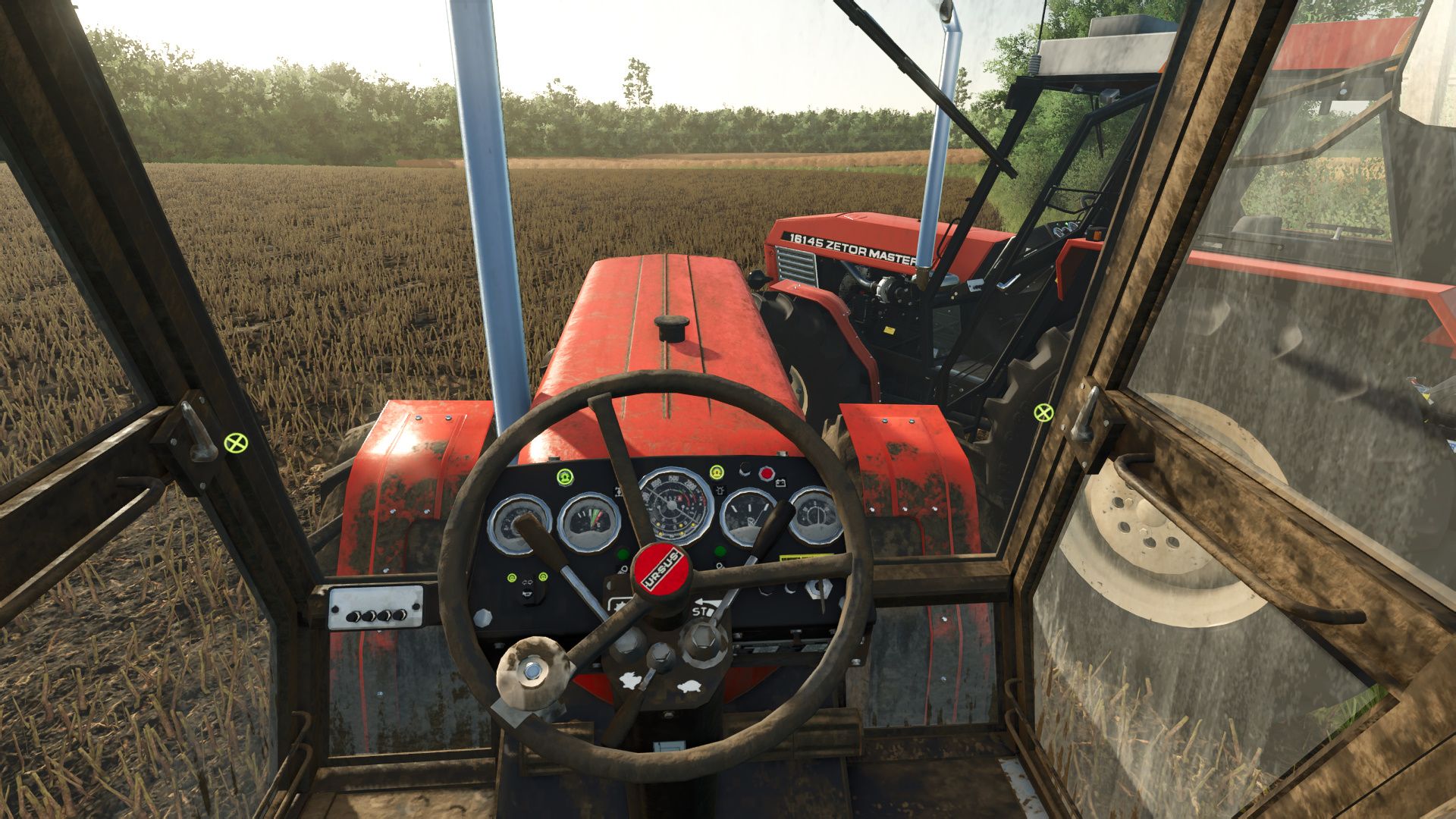The height and width of the screenshot is (819, 1456).
Task: Toggle the green marker above the beacon light symbol
Action: [x=716, y=472]
